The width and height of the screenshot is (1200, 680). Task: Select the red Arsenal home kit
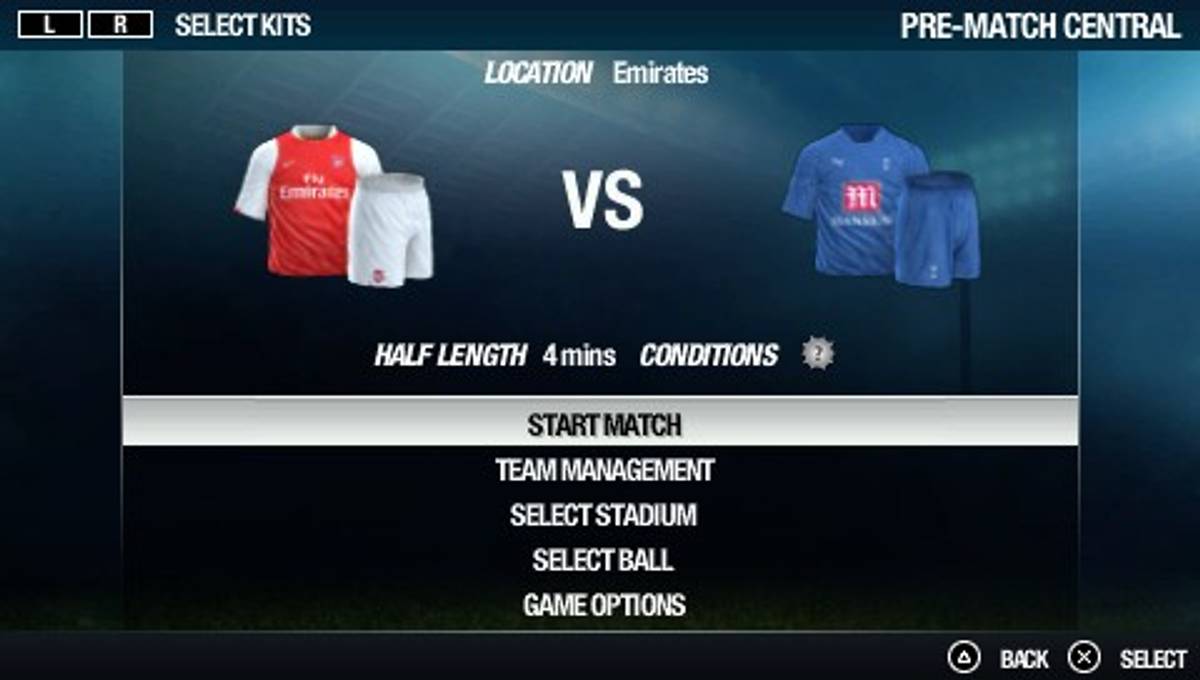(335, 205)
